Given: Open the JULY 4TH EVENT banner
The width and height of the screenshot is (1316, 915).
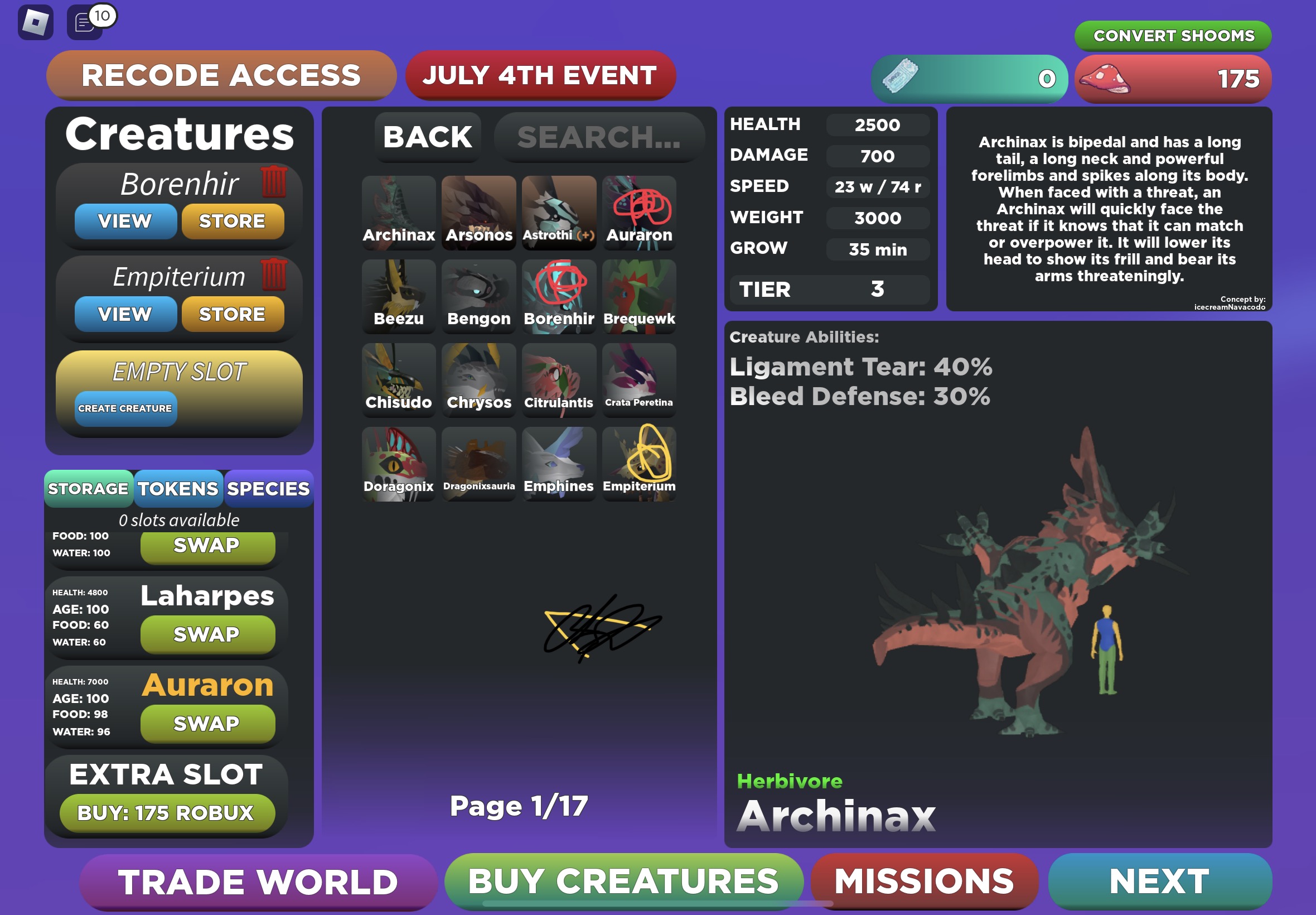Looking at the screenshot, I should coord(539,75).
